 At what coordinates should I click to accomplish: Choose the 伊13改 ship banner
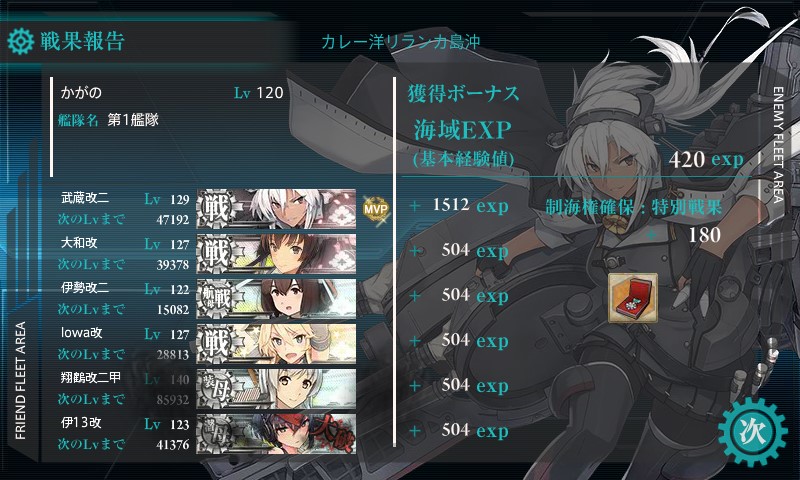point(277,430)
